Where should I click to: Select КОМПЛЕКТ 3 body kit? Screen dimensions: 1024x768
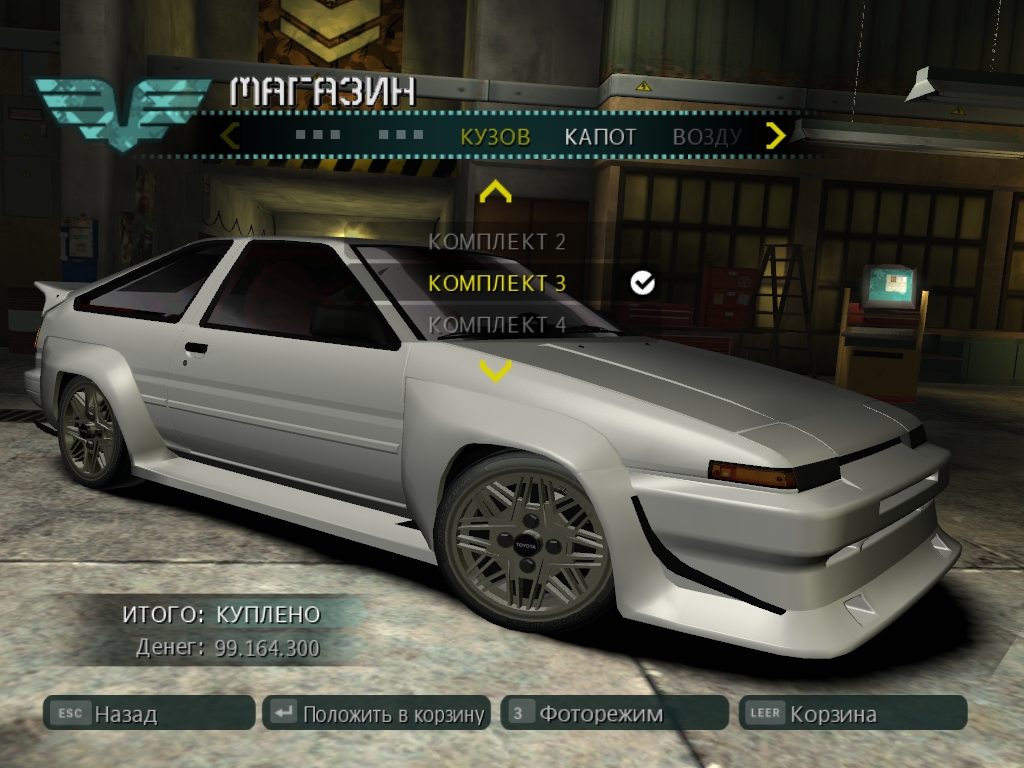point(497,283)
